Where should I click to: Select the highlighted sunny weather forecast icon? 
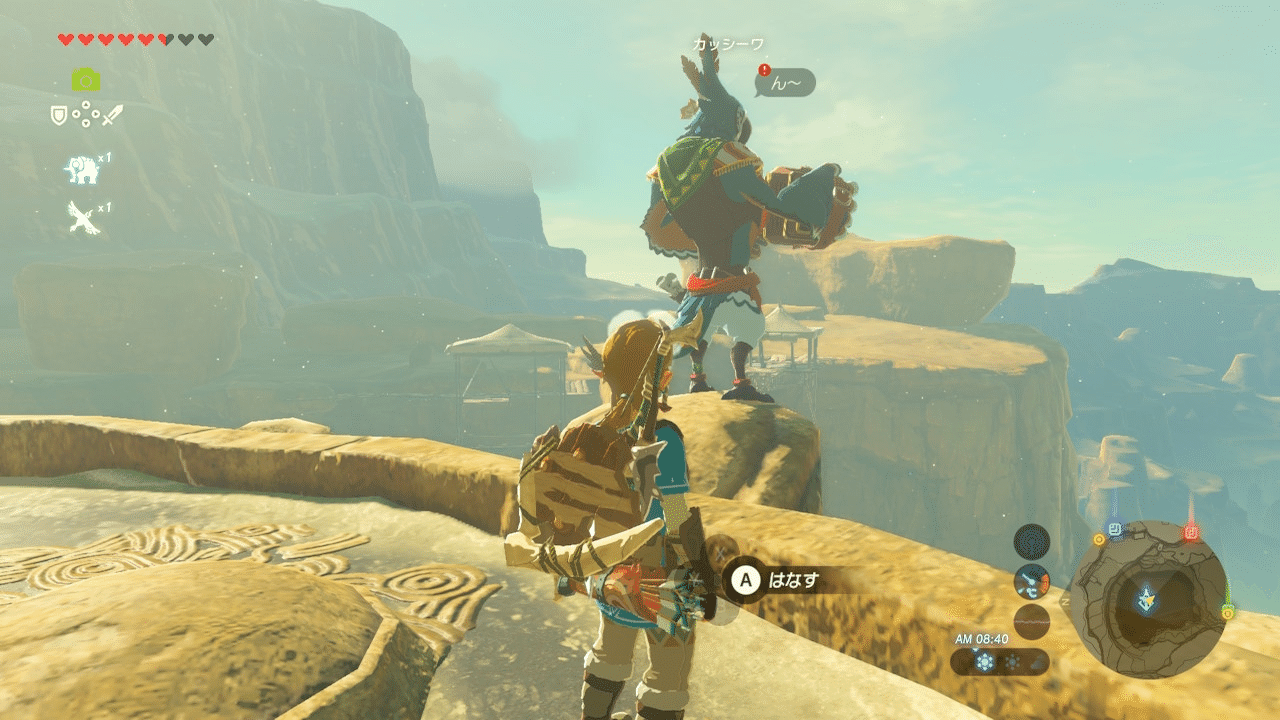(987, 662)
